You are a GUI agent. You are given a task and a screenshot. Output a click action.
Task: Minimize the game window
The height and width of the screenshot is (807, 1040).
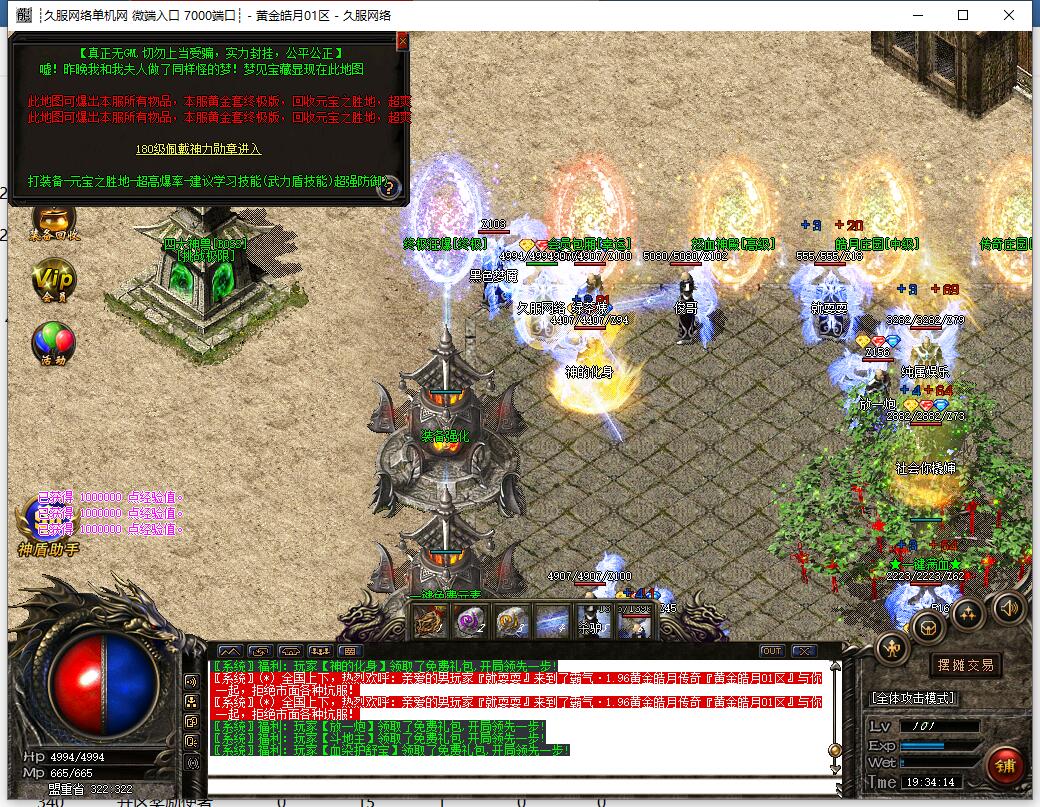click(916, 15)
